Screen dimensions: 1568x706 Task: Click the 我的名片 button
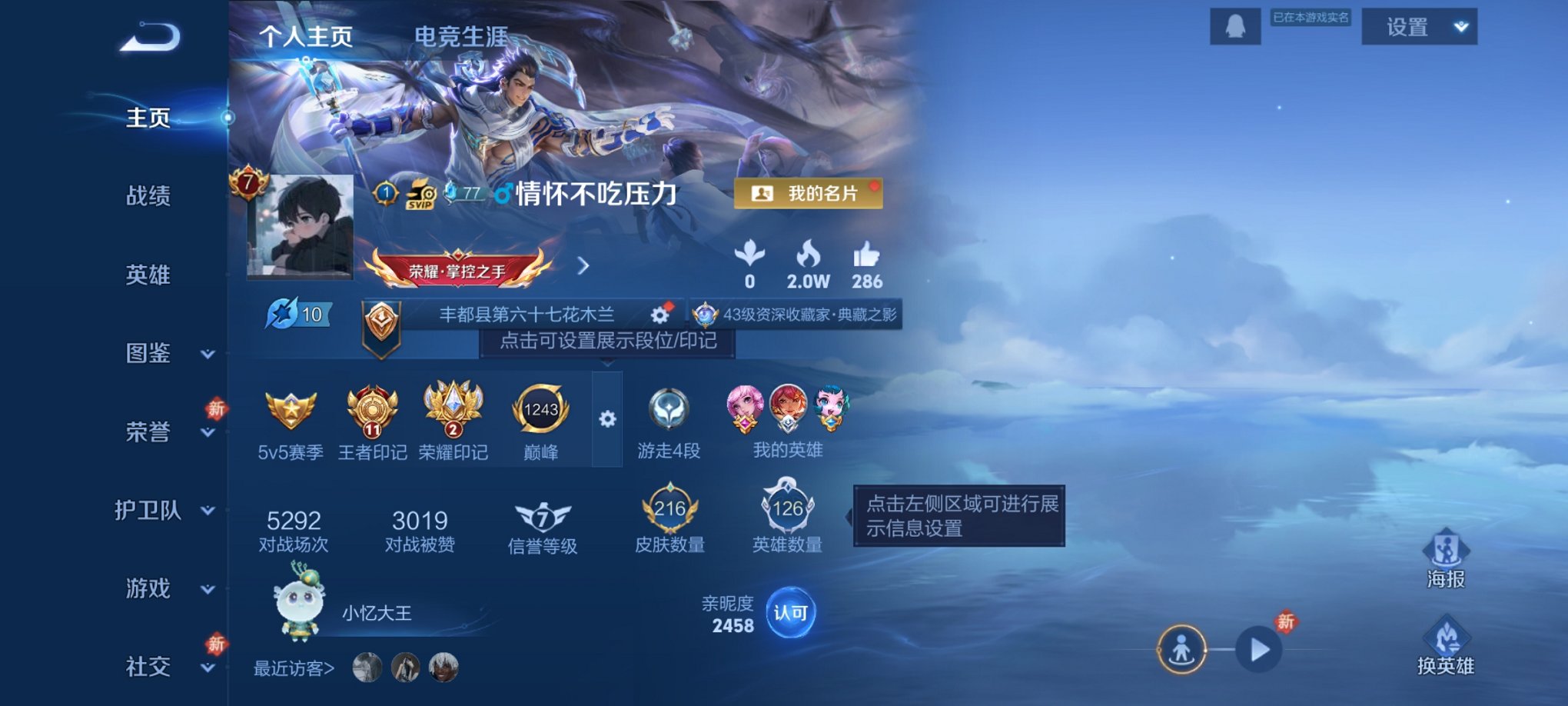807,194
